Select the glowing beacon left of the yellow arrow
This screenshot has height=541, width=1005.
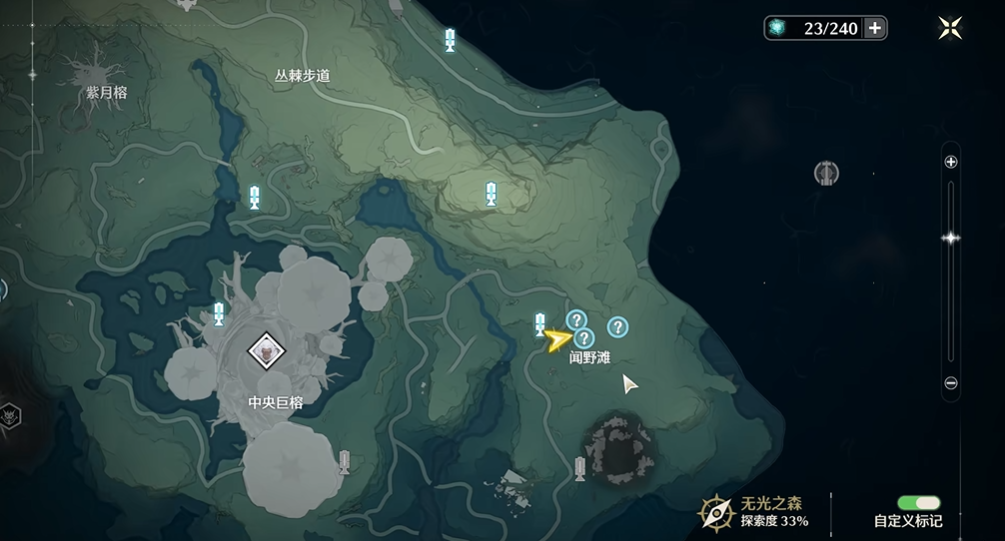(540, 323)
